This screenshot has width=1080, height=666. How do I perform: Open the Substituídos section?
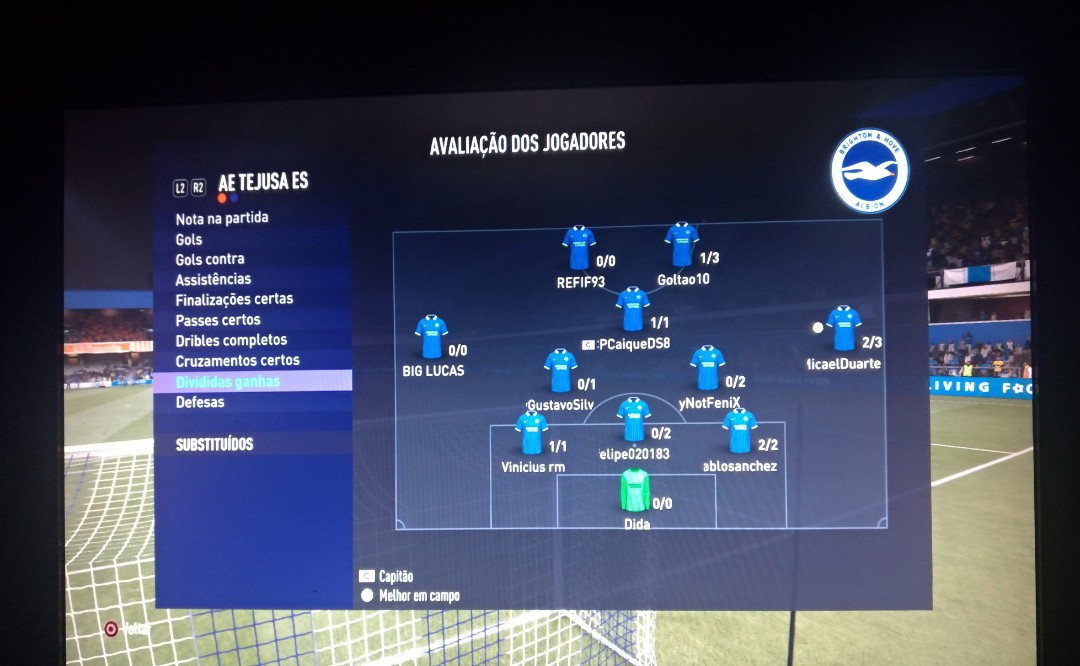(214, 444)
